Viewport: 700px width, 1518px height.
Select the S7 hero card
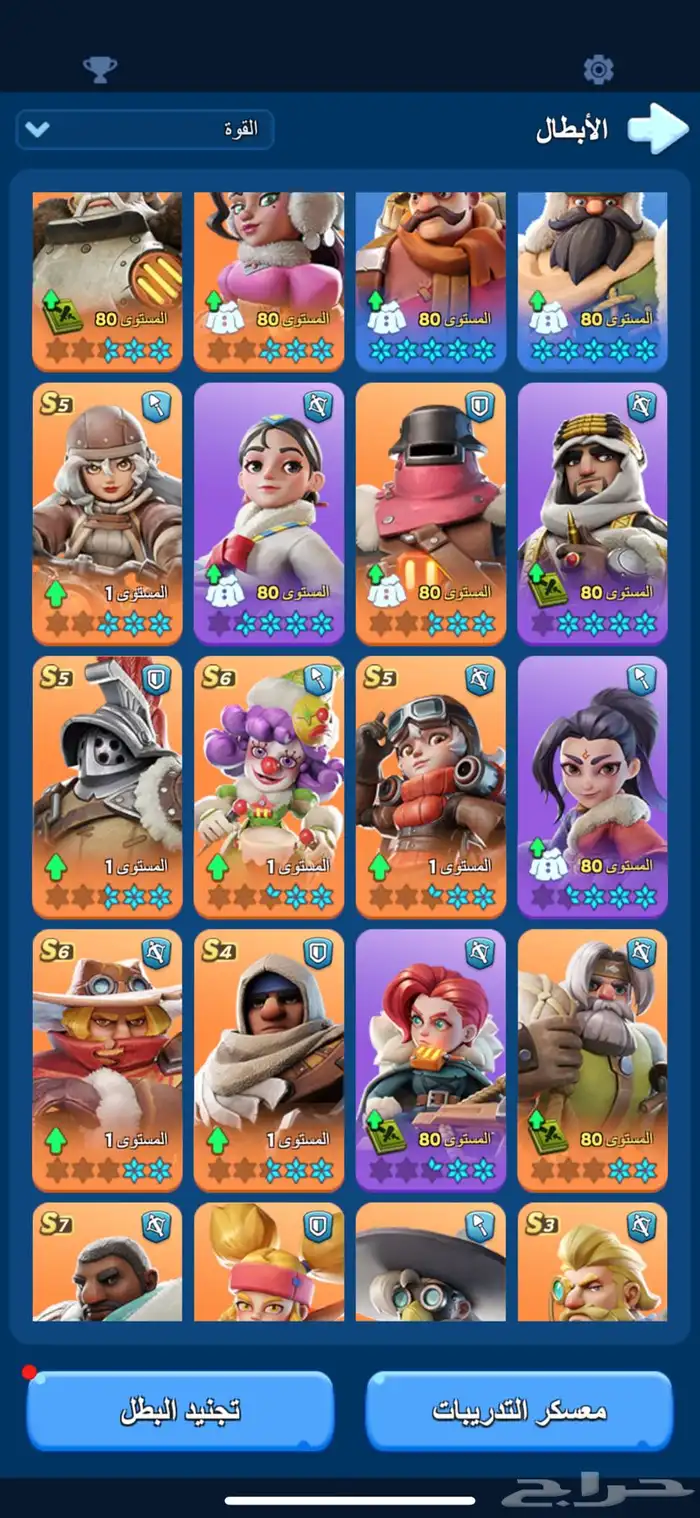[x=107, y=1262]
